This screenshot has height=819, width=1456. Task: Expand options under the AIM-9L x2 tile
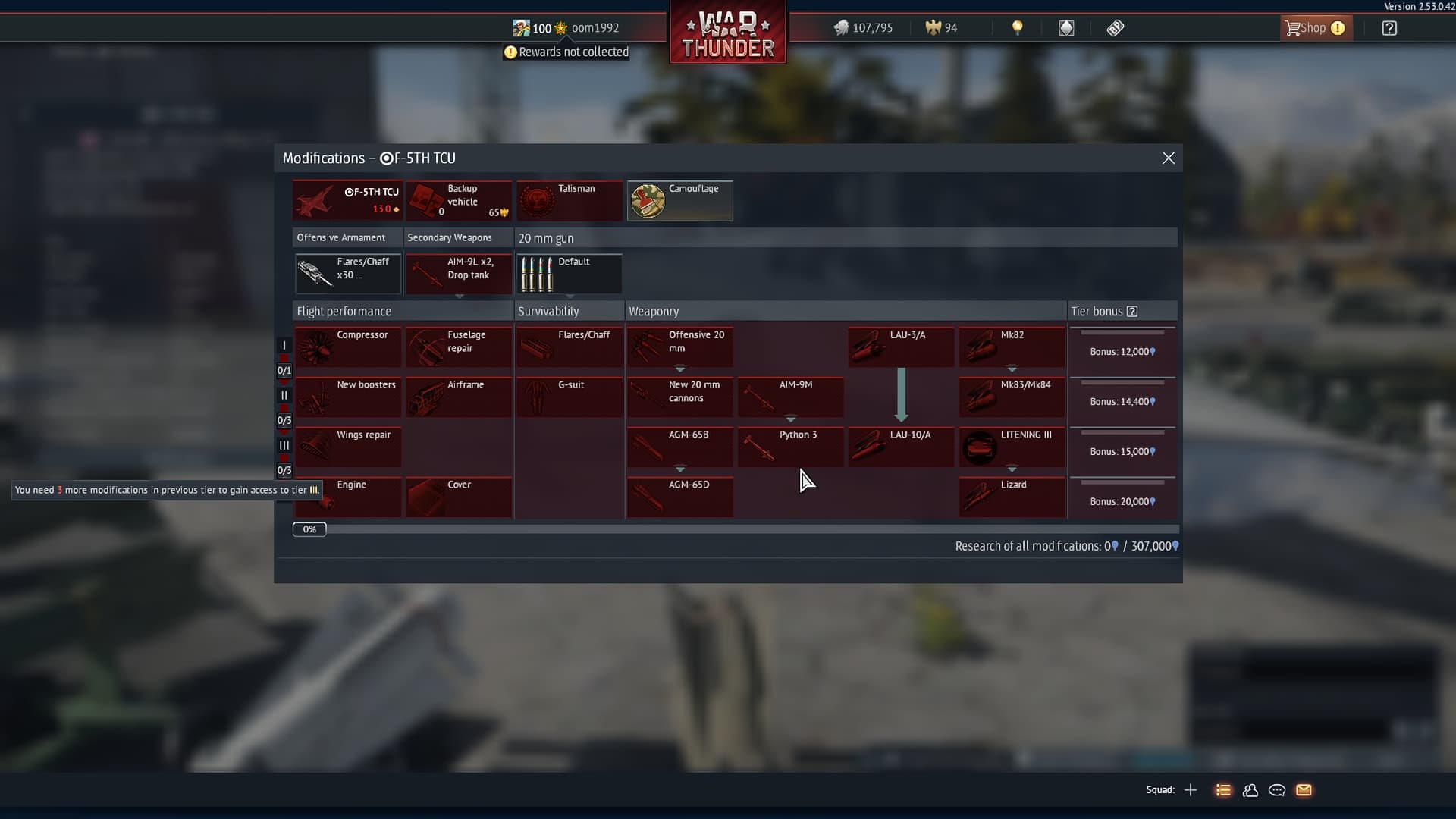click(x=458, y=297)
